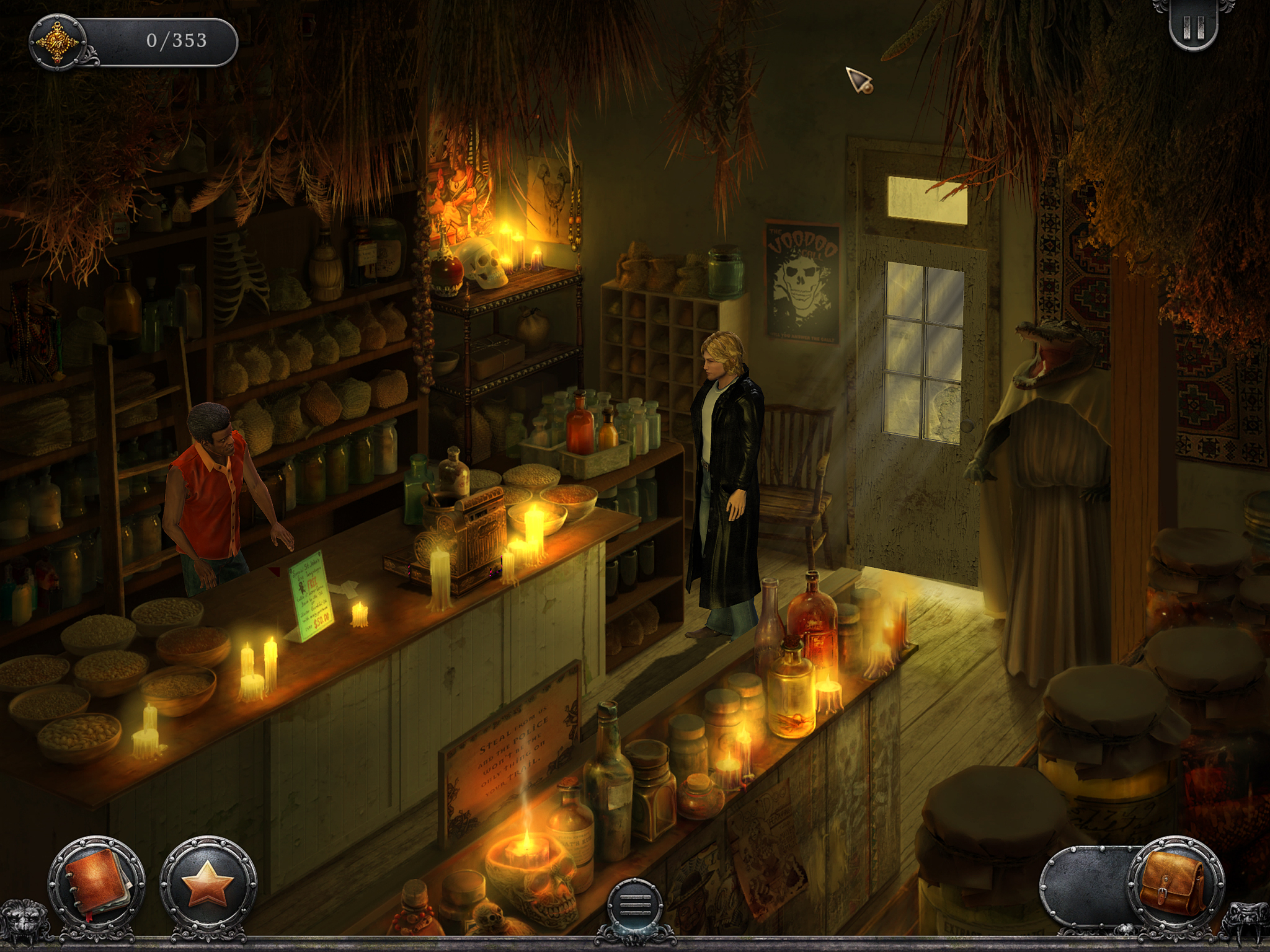1270x952 pixels.
Task: Toggle pause with the pause button
Action: click(1194, 28)
